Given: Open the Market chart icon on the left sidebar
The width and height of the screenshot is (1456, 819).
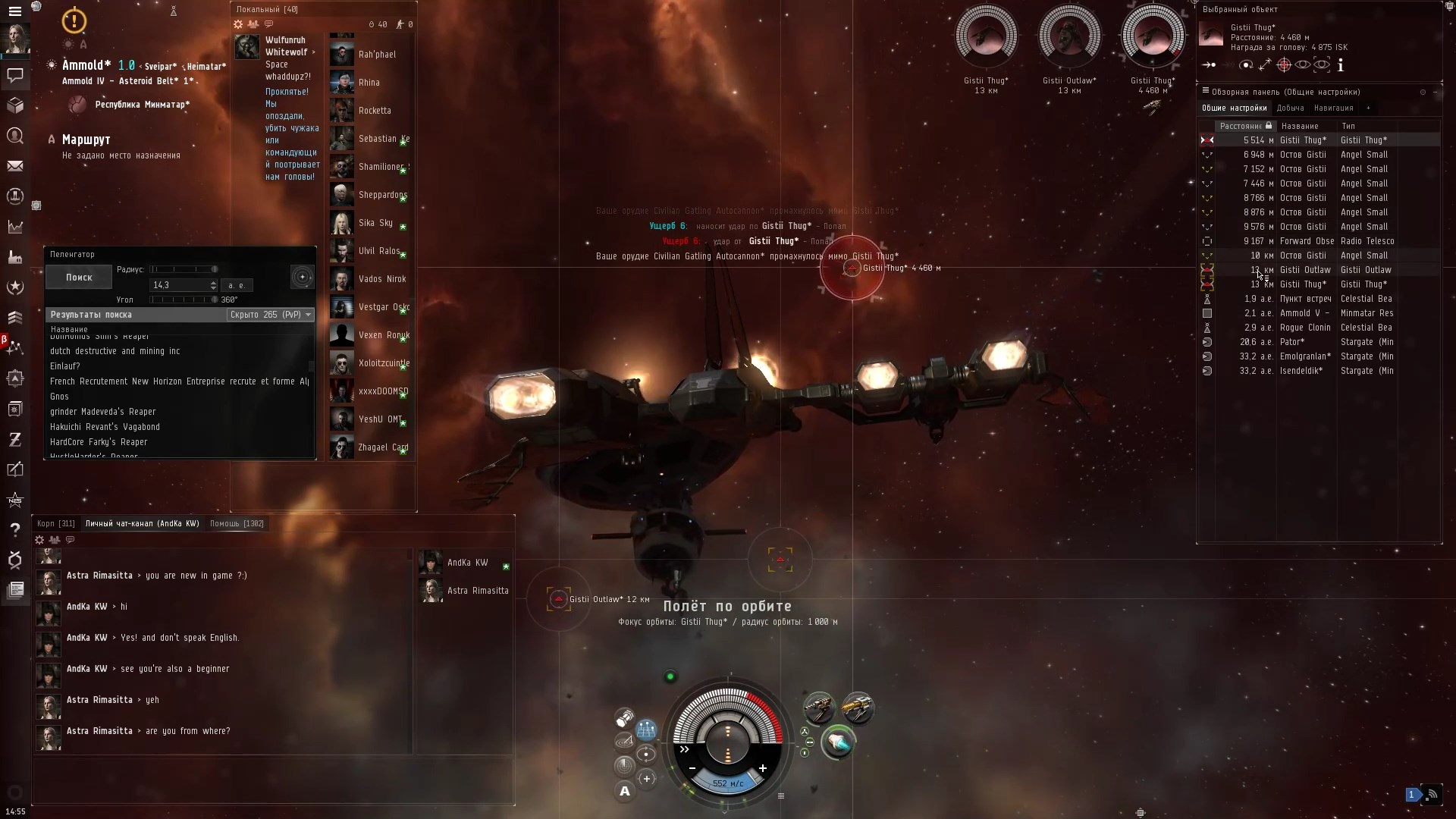Looking at the screenshot, I should (15, 227).
